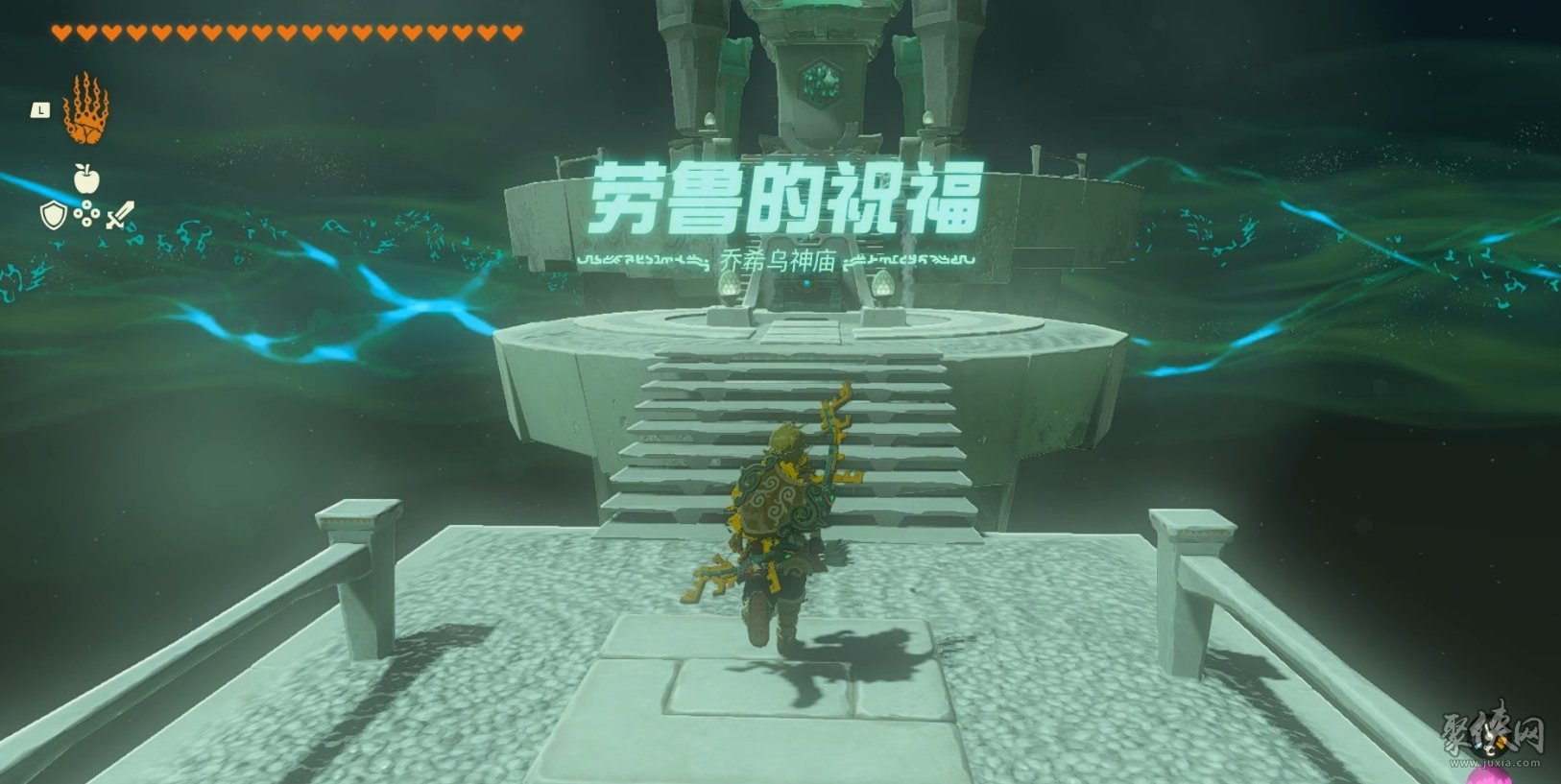Choose the sword weapon quick-select icon
This screenshot has width=1561, height=784.
click(120, 215)
